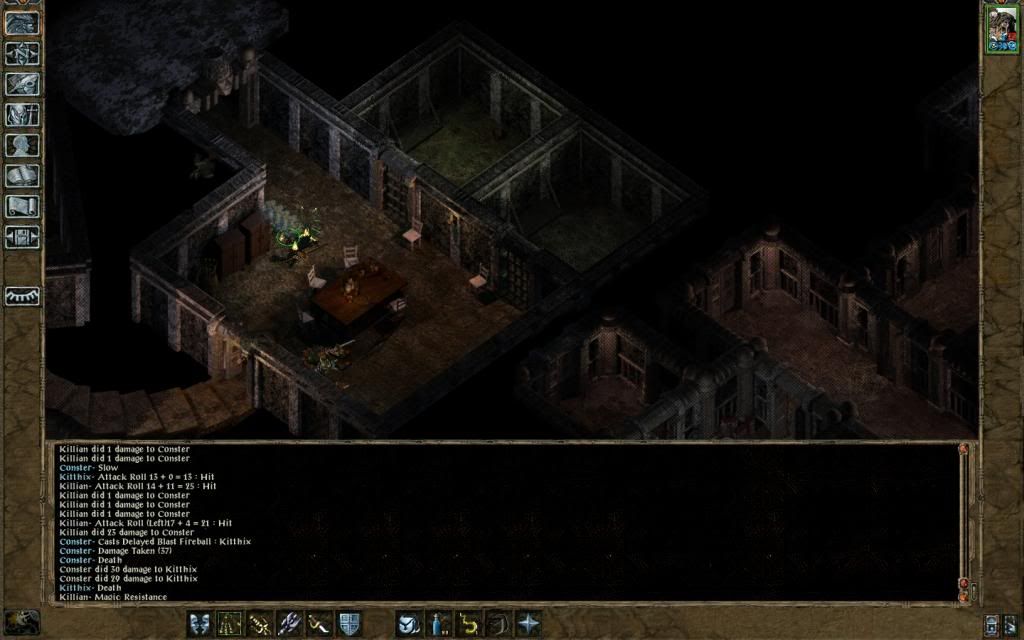Open the inventory screen
This screenshot has height=640, width=1024.
(x=22, y=114)
